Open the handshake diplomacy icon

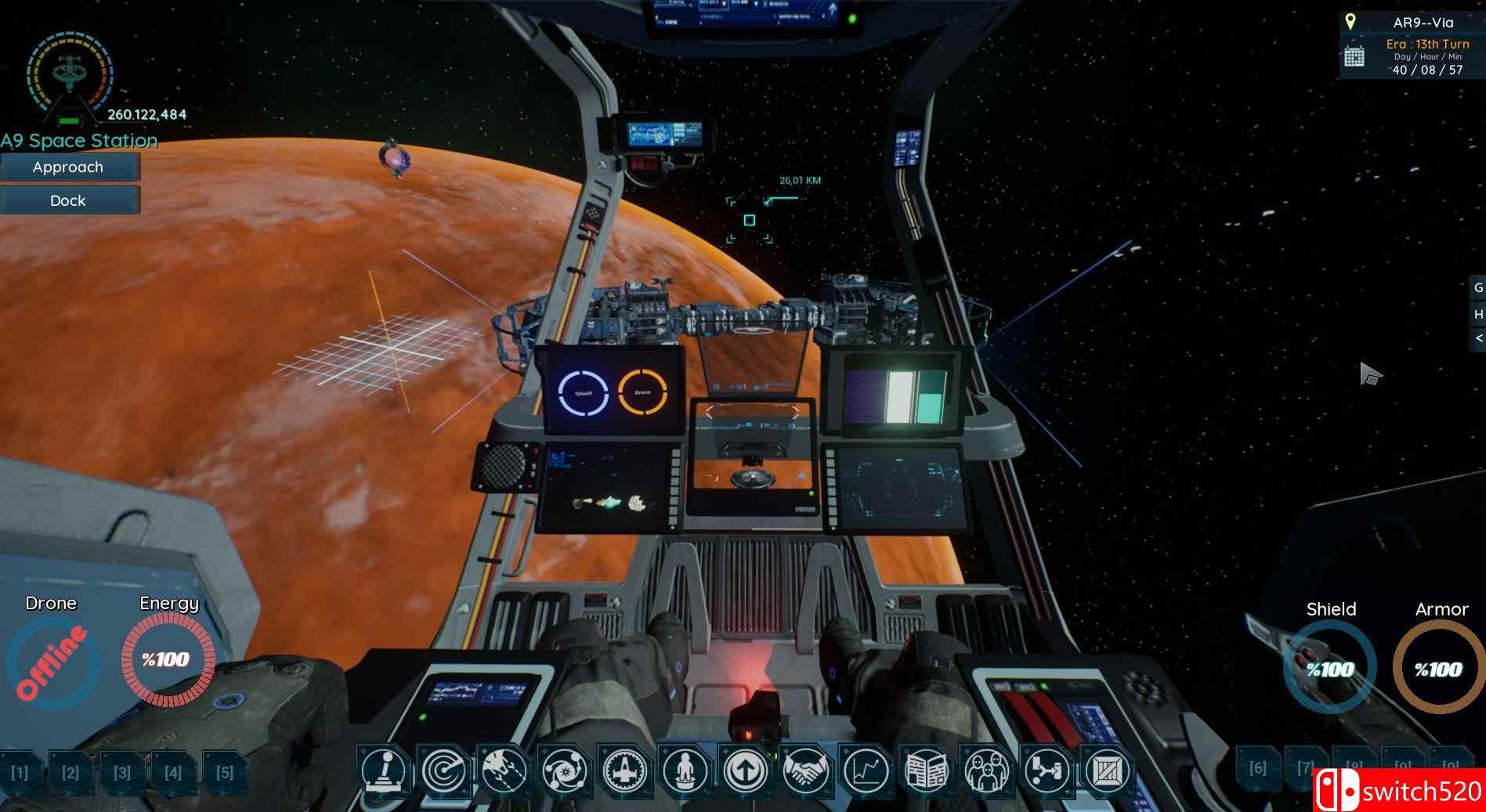(805, 770)
